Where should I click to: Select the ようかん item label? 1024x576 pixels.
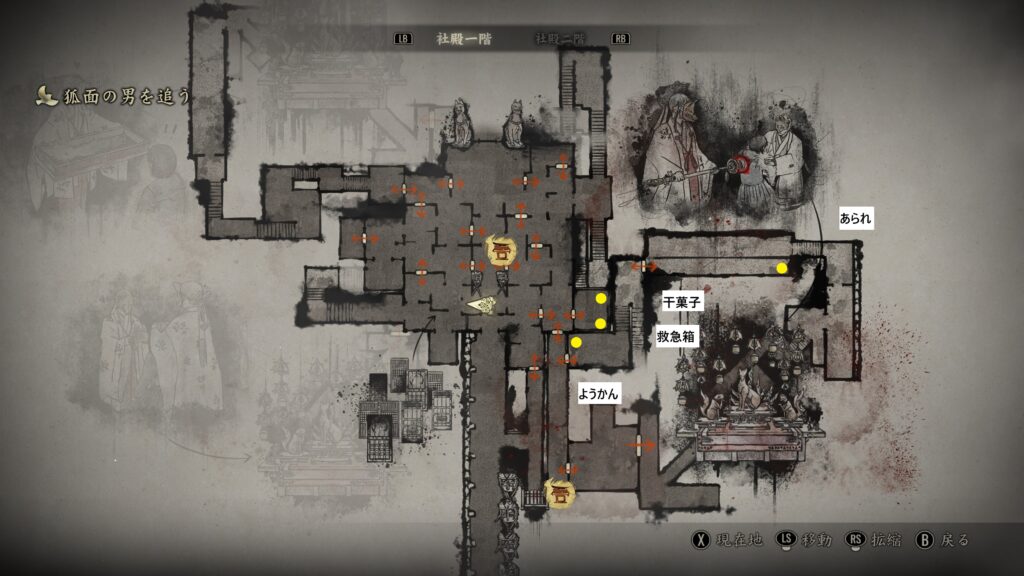coord(599,394)
